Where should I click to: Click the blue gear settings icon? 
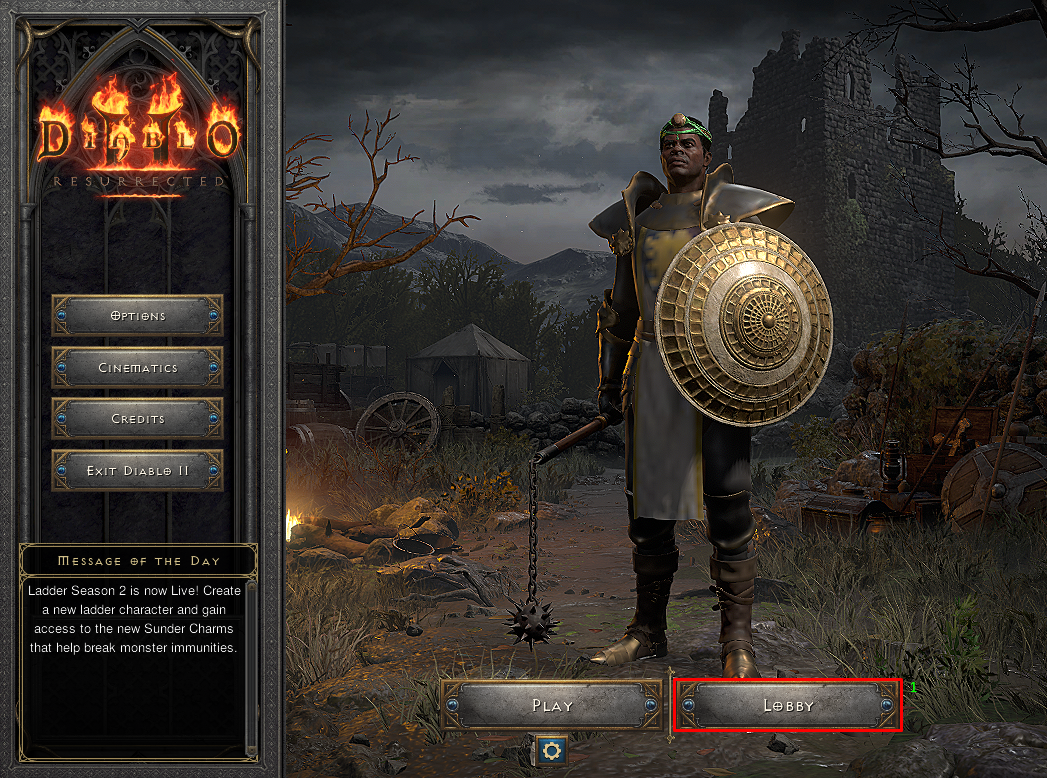(x=551, y=750)
